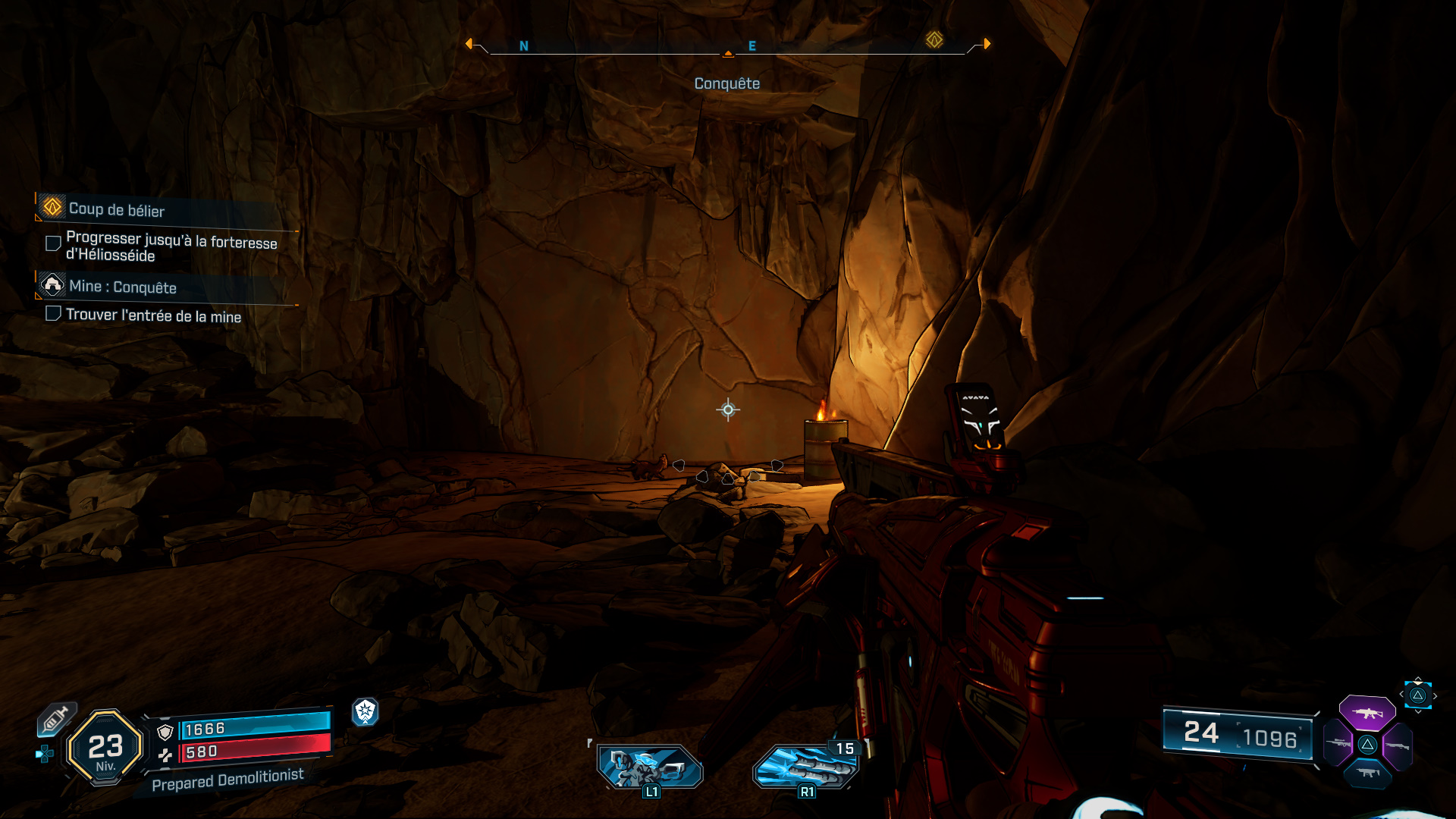Click the E marker on the compass
This screenshot has height=819, width=1456.
pos(752,45)
